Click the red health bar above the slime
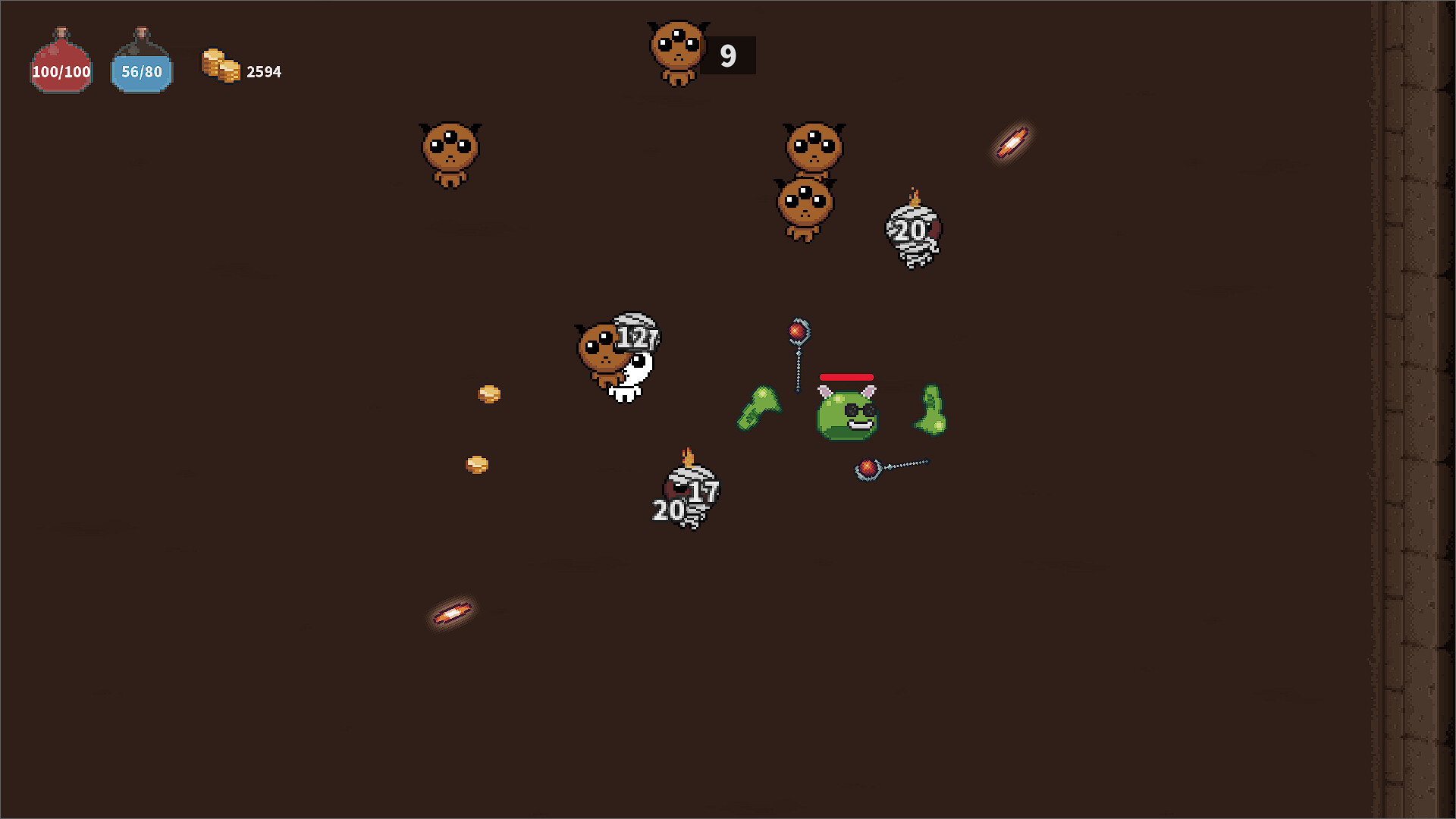 [x=848, y=377]
